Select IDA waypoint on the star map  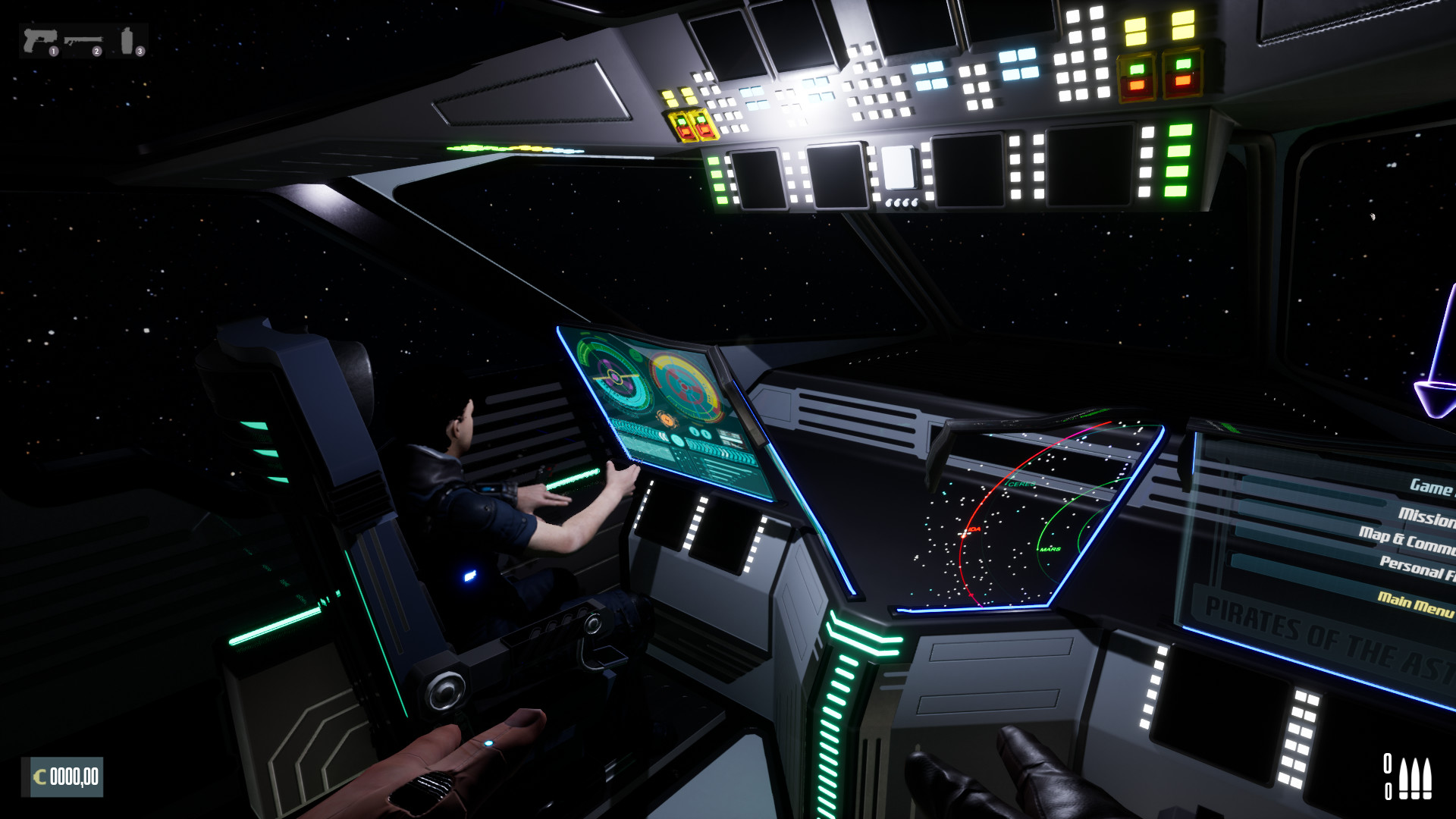point(971,532)
